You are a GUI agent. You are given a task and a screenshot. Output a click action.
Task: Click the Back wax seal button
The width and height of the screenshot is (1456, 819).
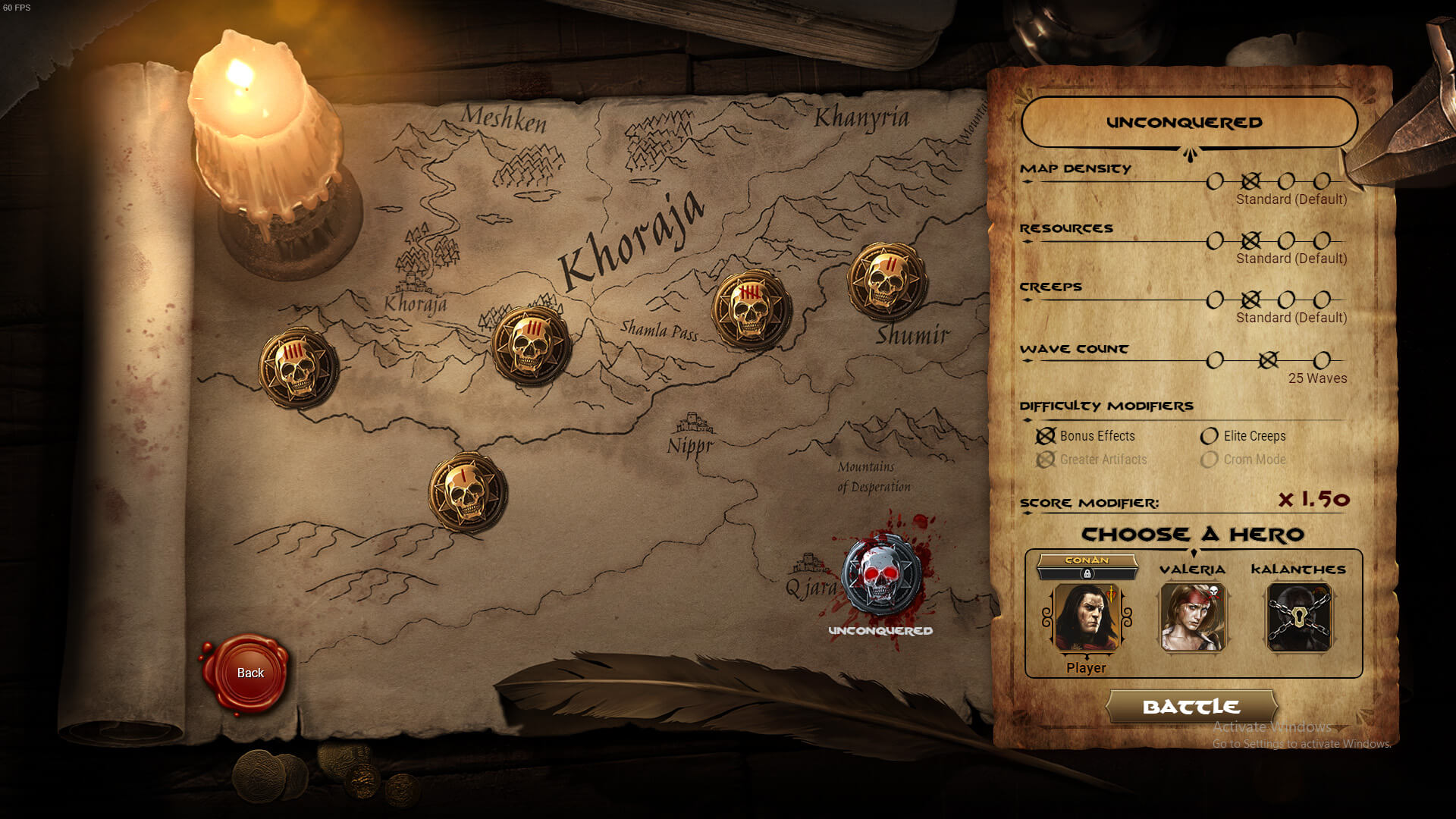coord(249,673)
